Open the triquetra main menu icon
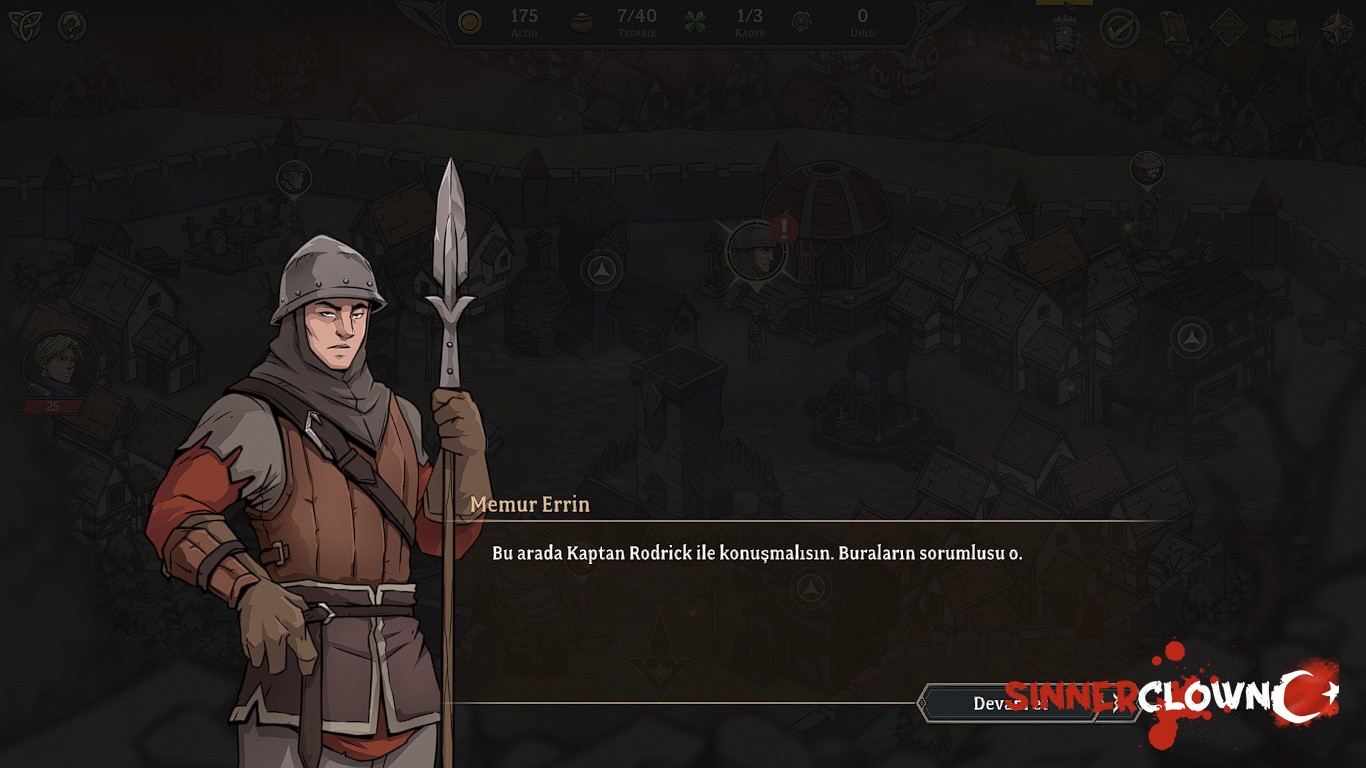 [x=25, y=26]
